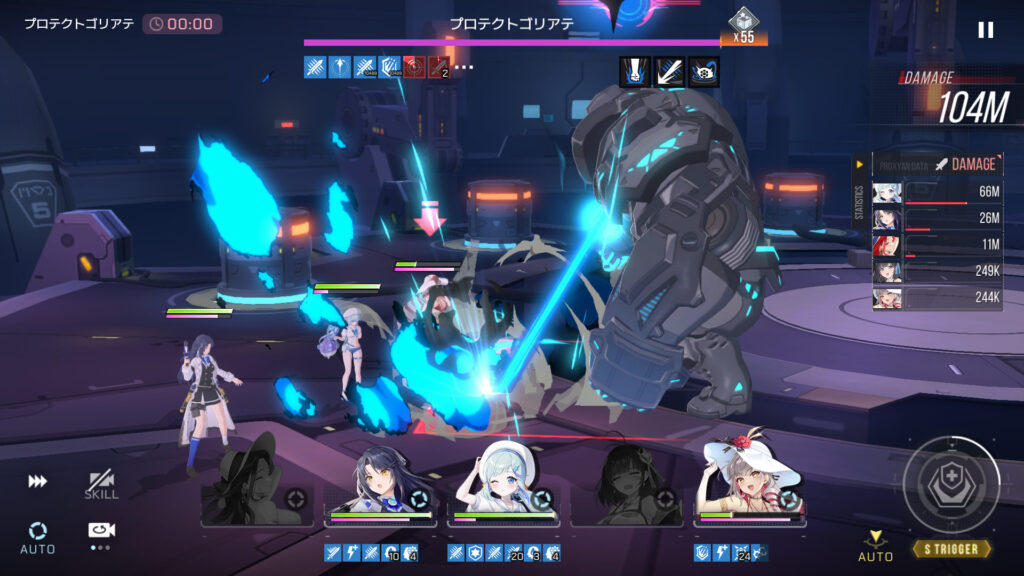Show the 66M top damage dealer row

pyautogui.click(x=936, y=192)
